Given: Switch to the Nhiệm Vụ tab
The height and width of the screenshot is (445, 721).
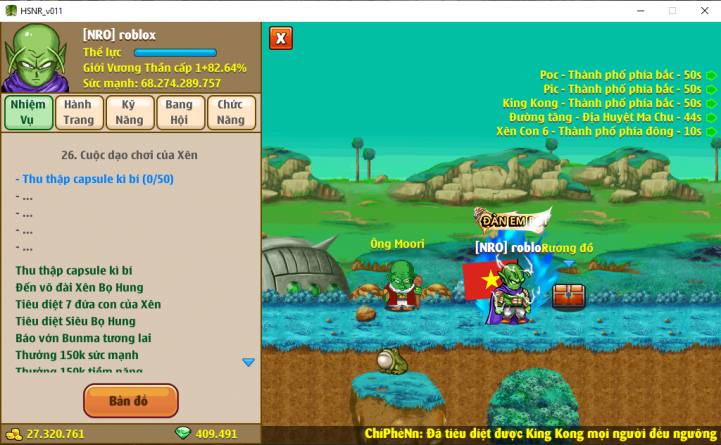Looking at the screenshot, I should click(28, 112).
